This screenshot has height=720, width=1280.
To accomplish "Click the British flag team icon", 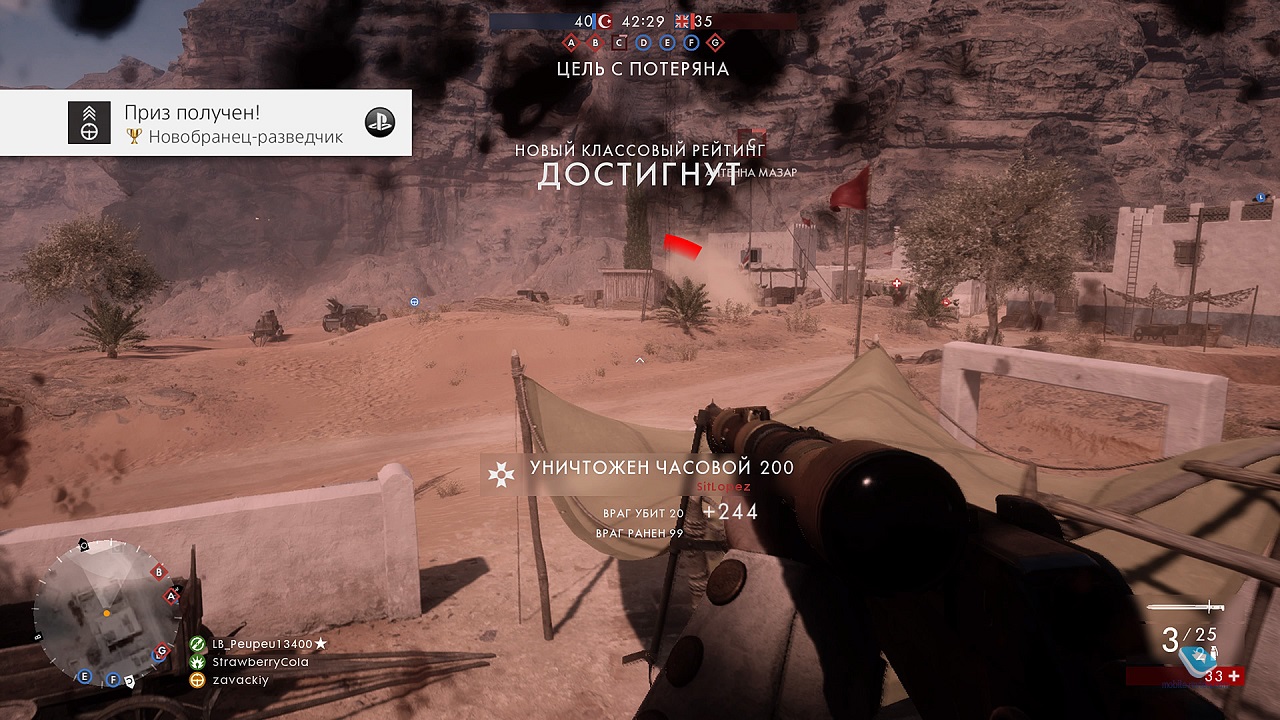I will click(x=684, y=21).
